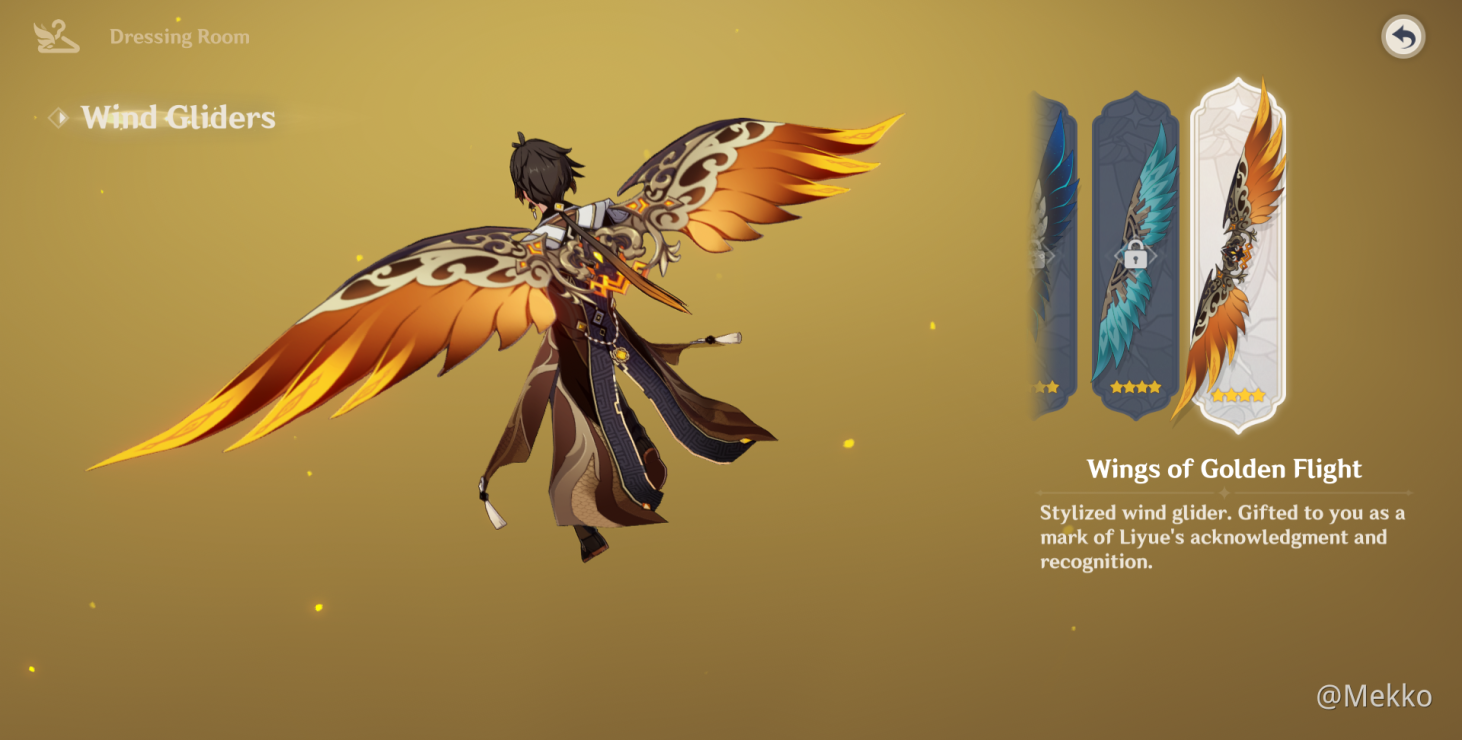Click the stars under the leftmost dark glider
This screenshot has width=1462, height=740.
tap(1047, 385)
